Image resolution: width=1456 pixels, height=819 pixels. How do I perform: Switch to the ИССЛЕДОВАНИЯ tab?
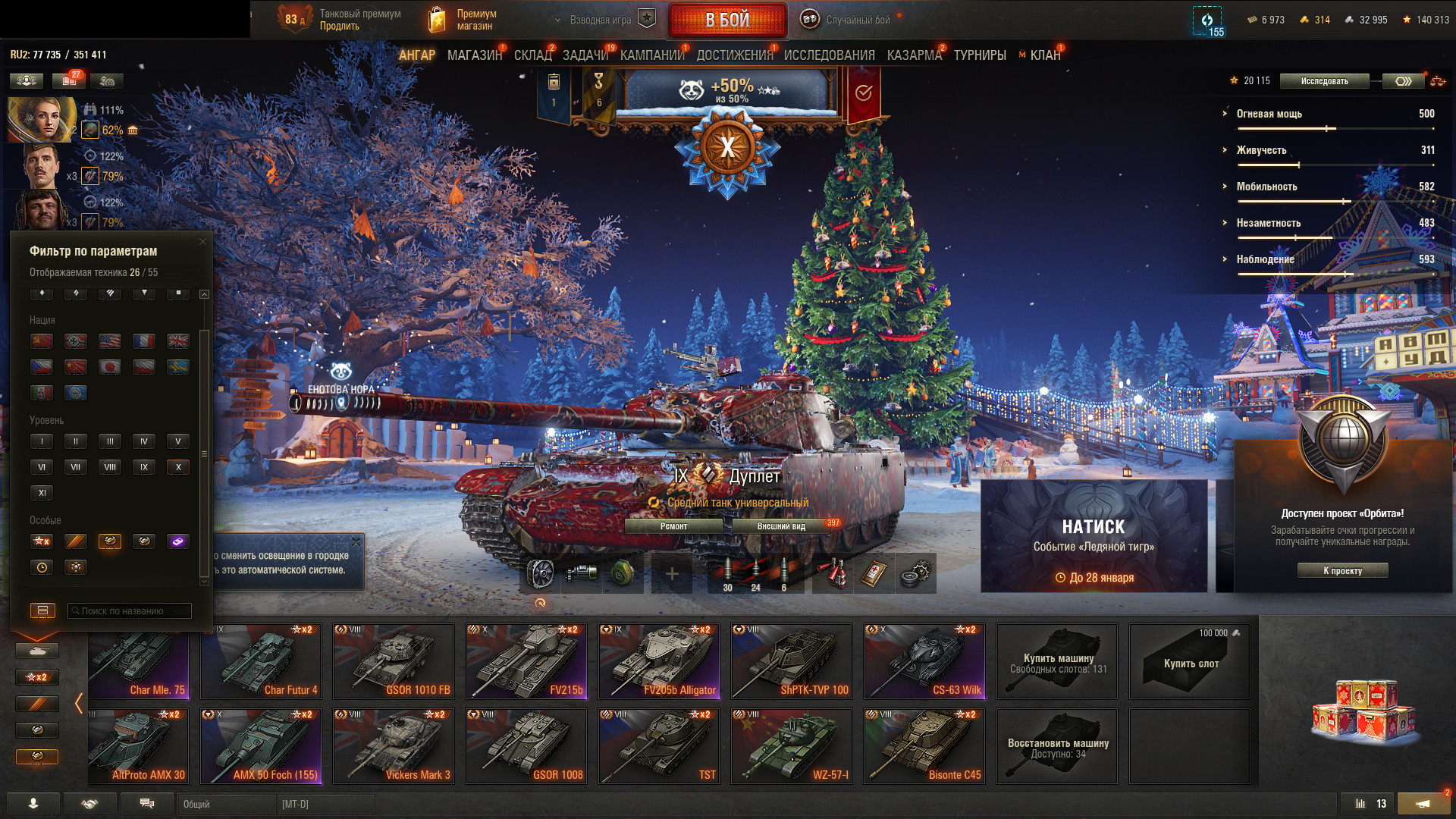(x=829, y=55)
